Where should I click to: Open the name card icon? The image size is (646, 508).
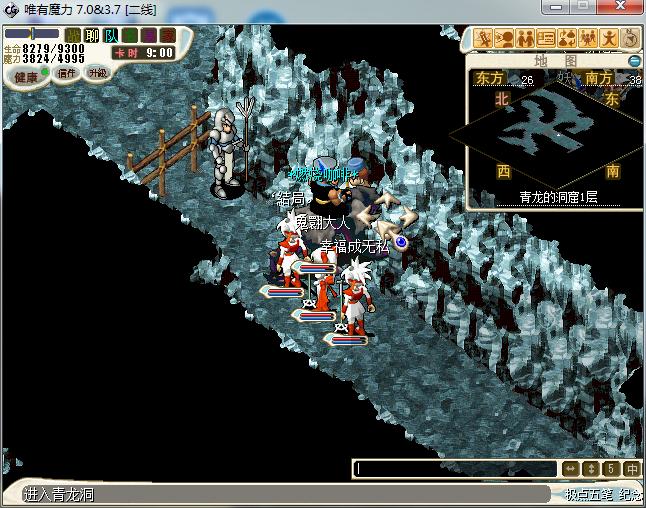click(x=546, y=38)
